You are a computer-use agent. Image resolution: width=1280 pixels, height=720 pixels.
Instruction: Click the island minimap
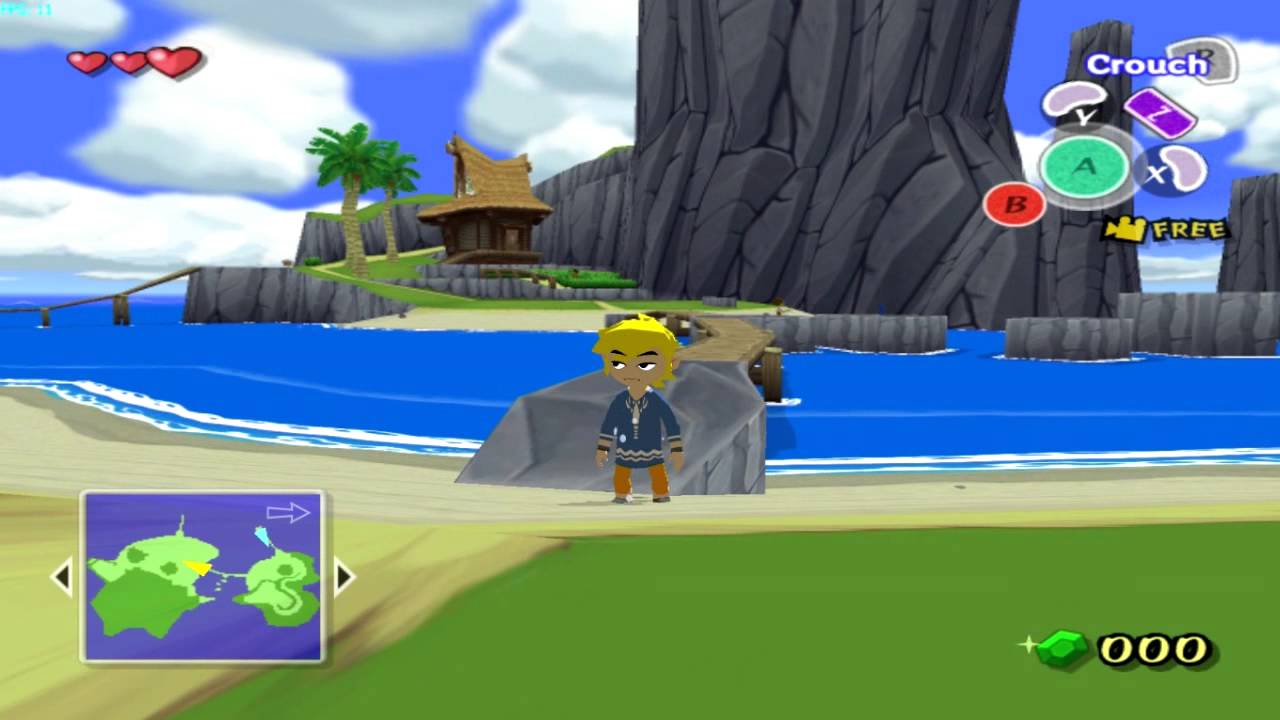[203, 576]
